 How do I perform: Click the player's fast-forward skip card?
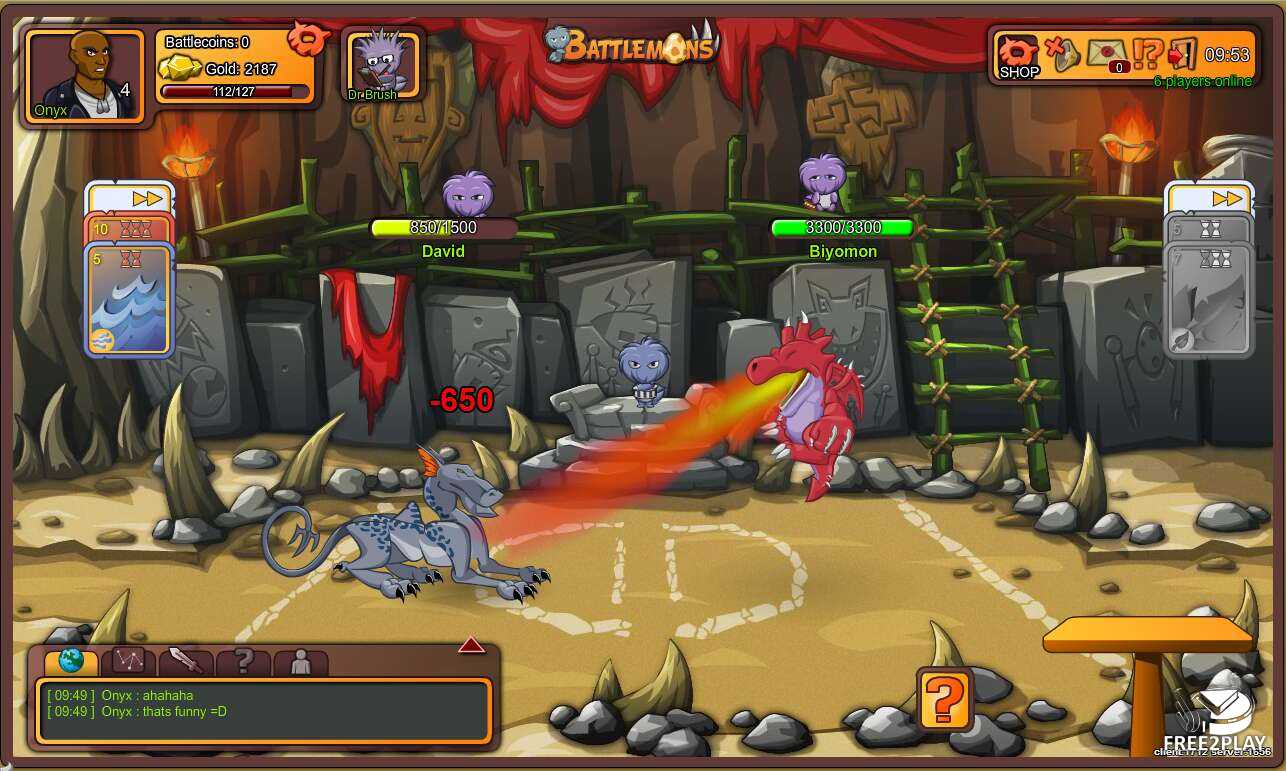130,198
